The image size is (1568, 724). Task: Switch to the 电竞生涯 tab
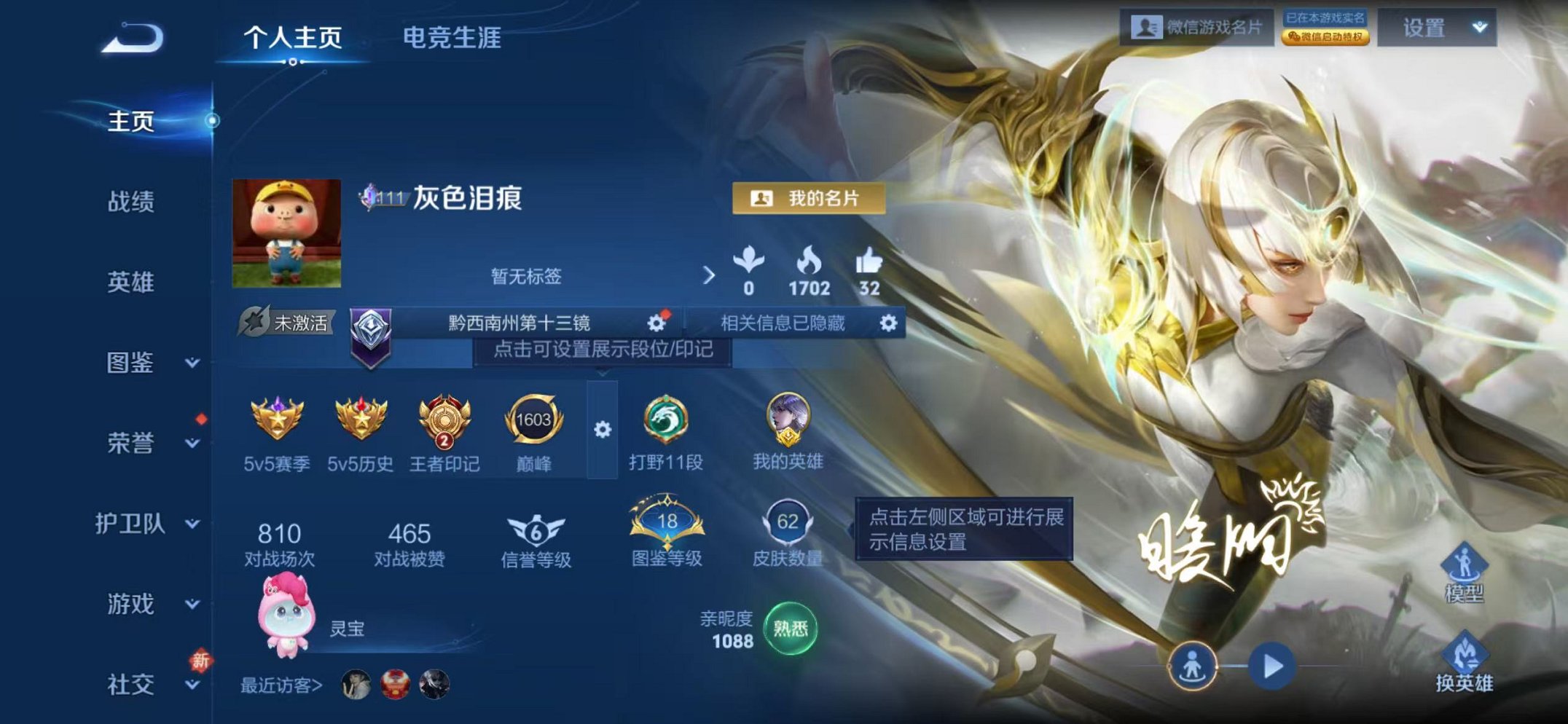(x=452, y=42)
